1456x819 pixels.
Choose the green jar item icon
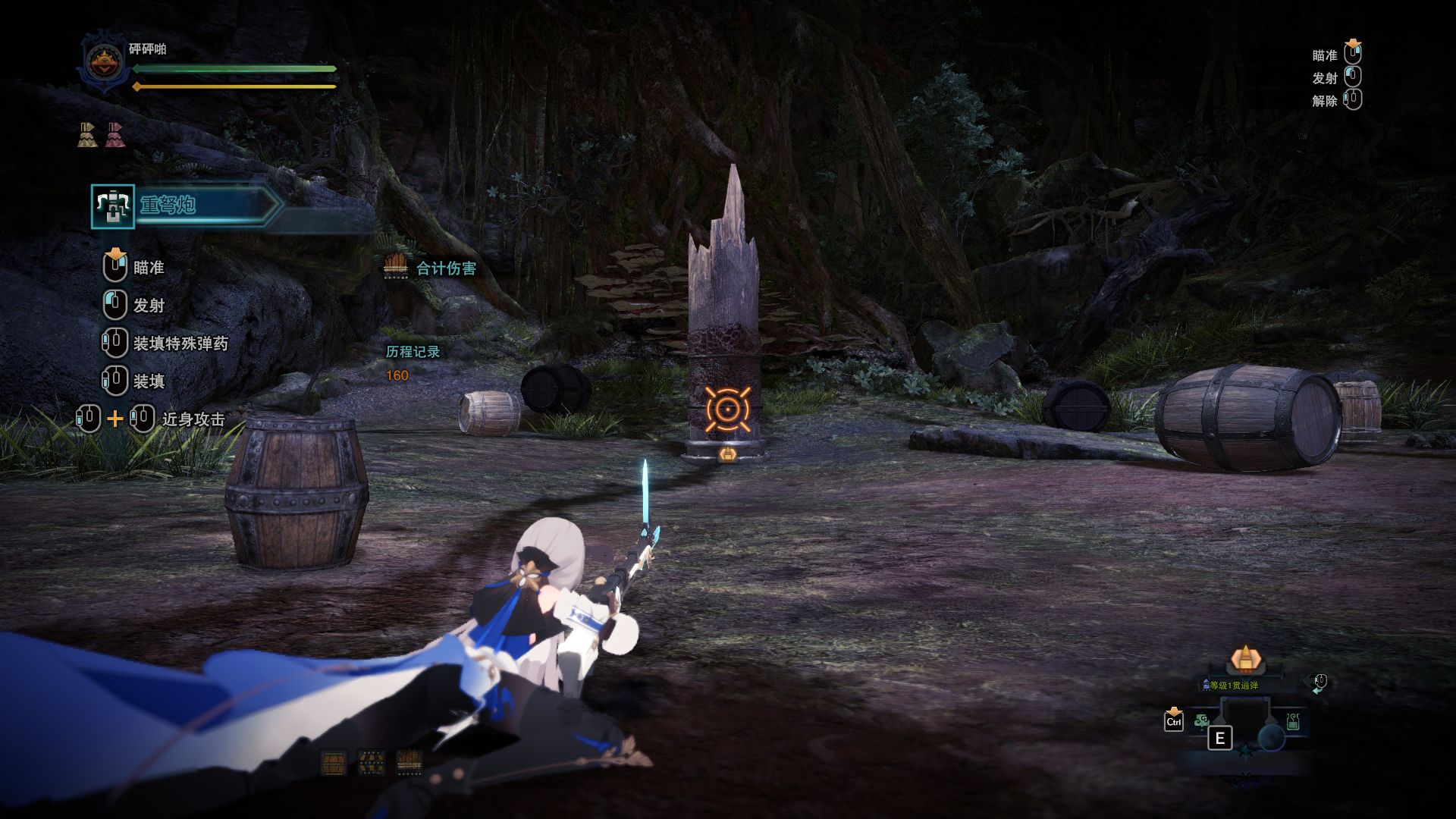tap(1293, 722)
